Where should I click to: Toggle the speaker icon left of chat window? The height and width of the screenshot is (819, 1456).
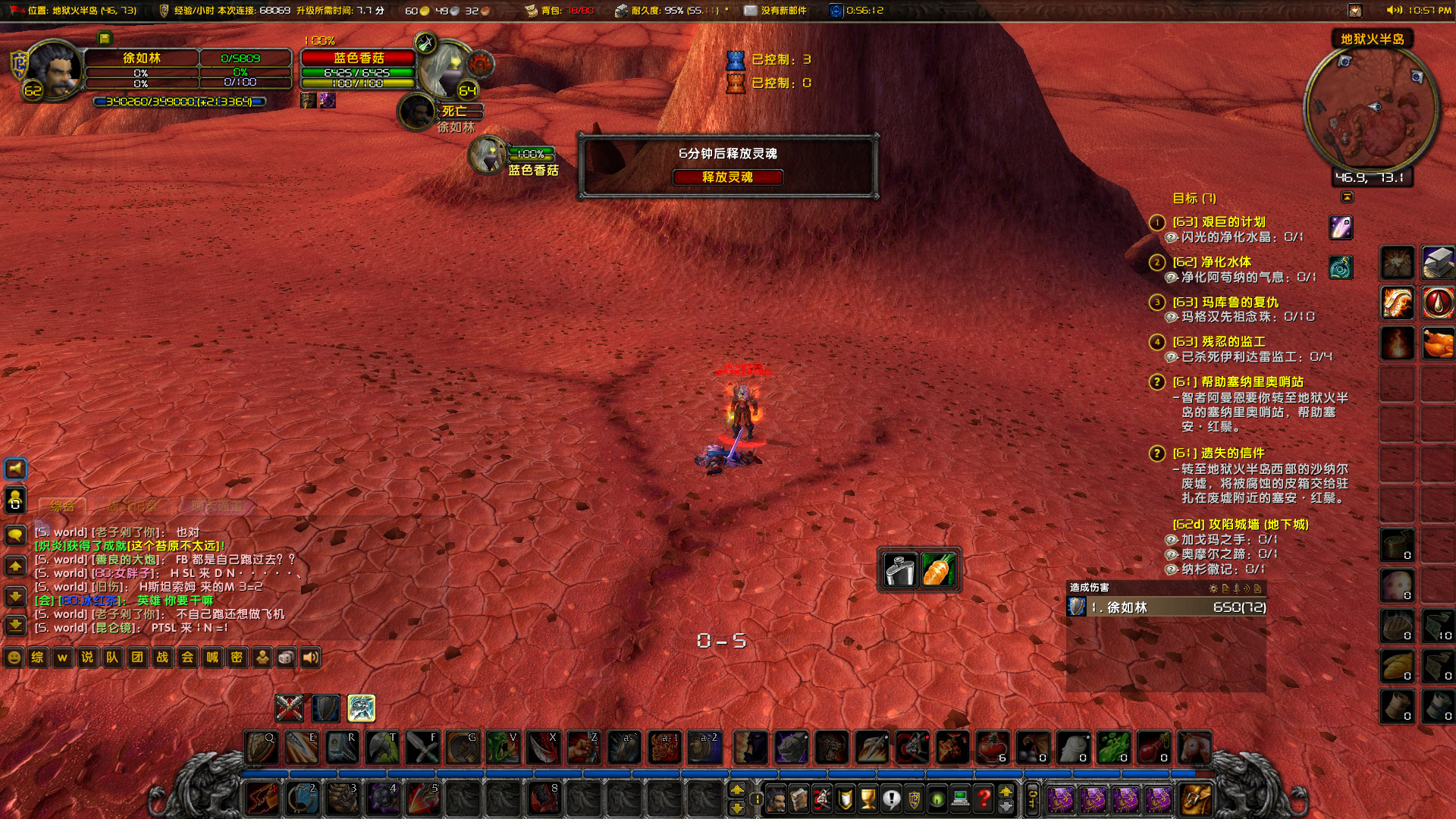(14, 468)
